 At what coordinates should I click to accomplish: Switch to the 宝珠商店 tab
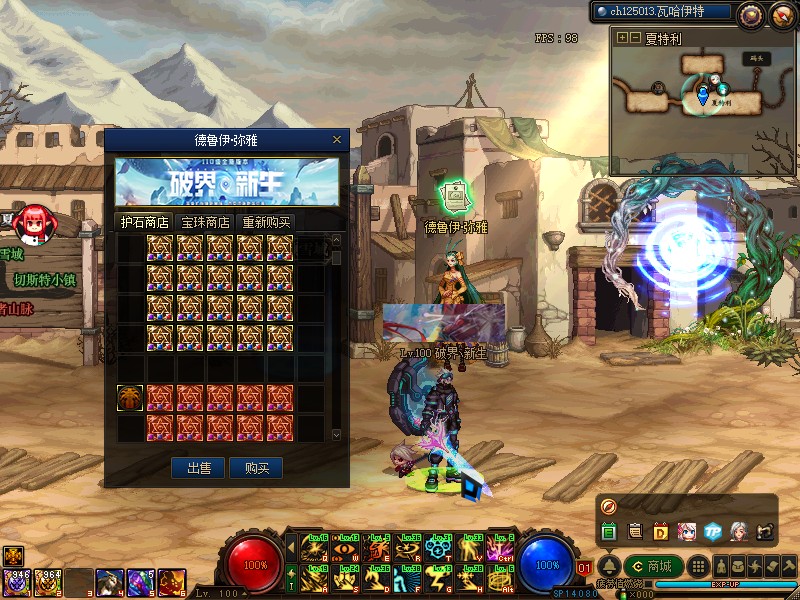point(204,222)
